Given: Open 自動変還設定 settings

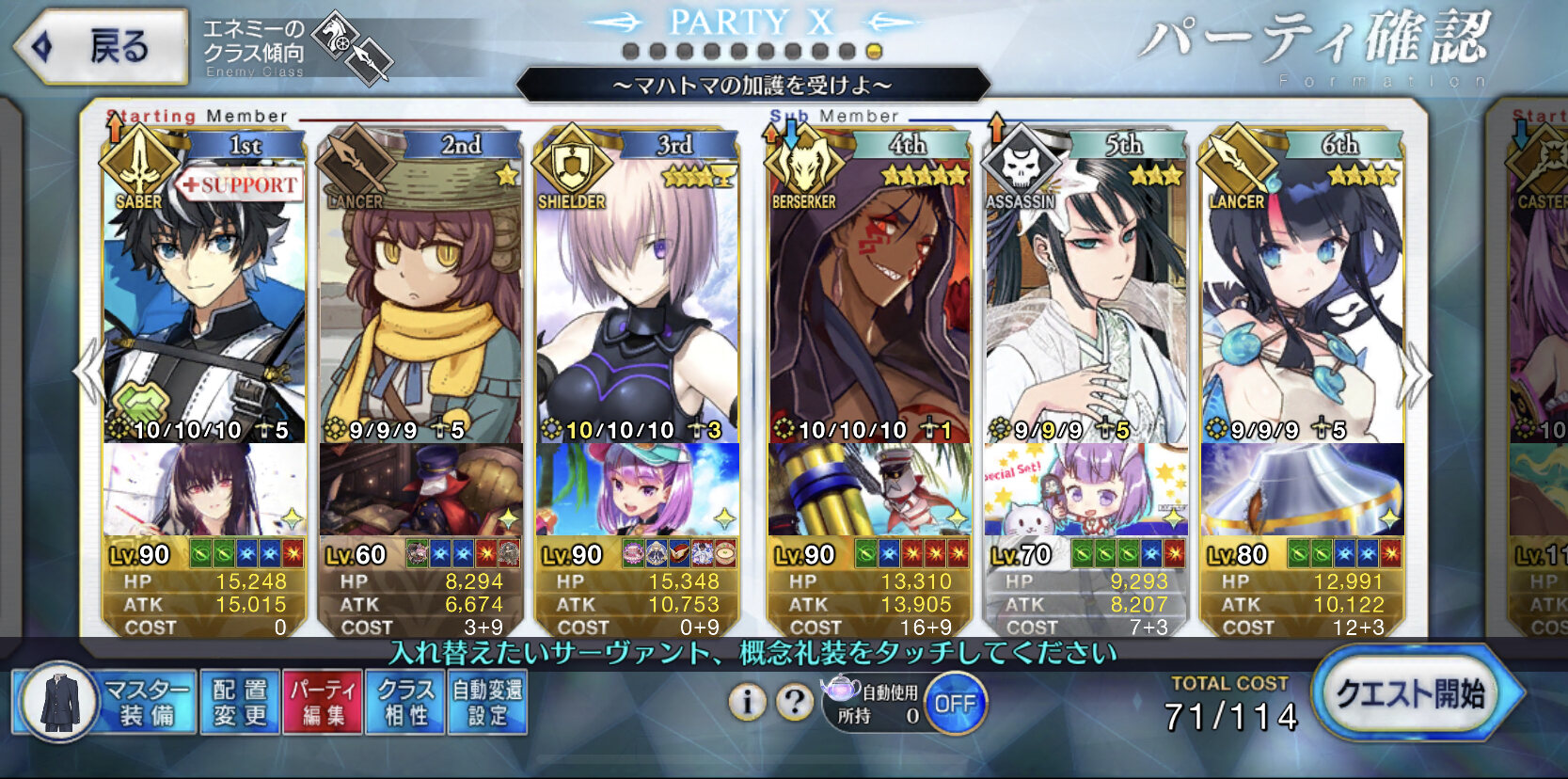Looking at the screenshot, I should tap(487, 703).
